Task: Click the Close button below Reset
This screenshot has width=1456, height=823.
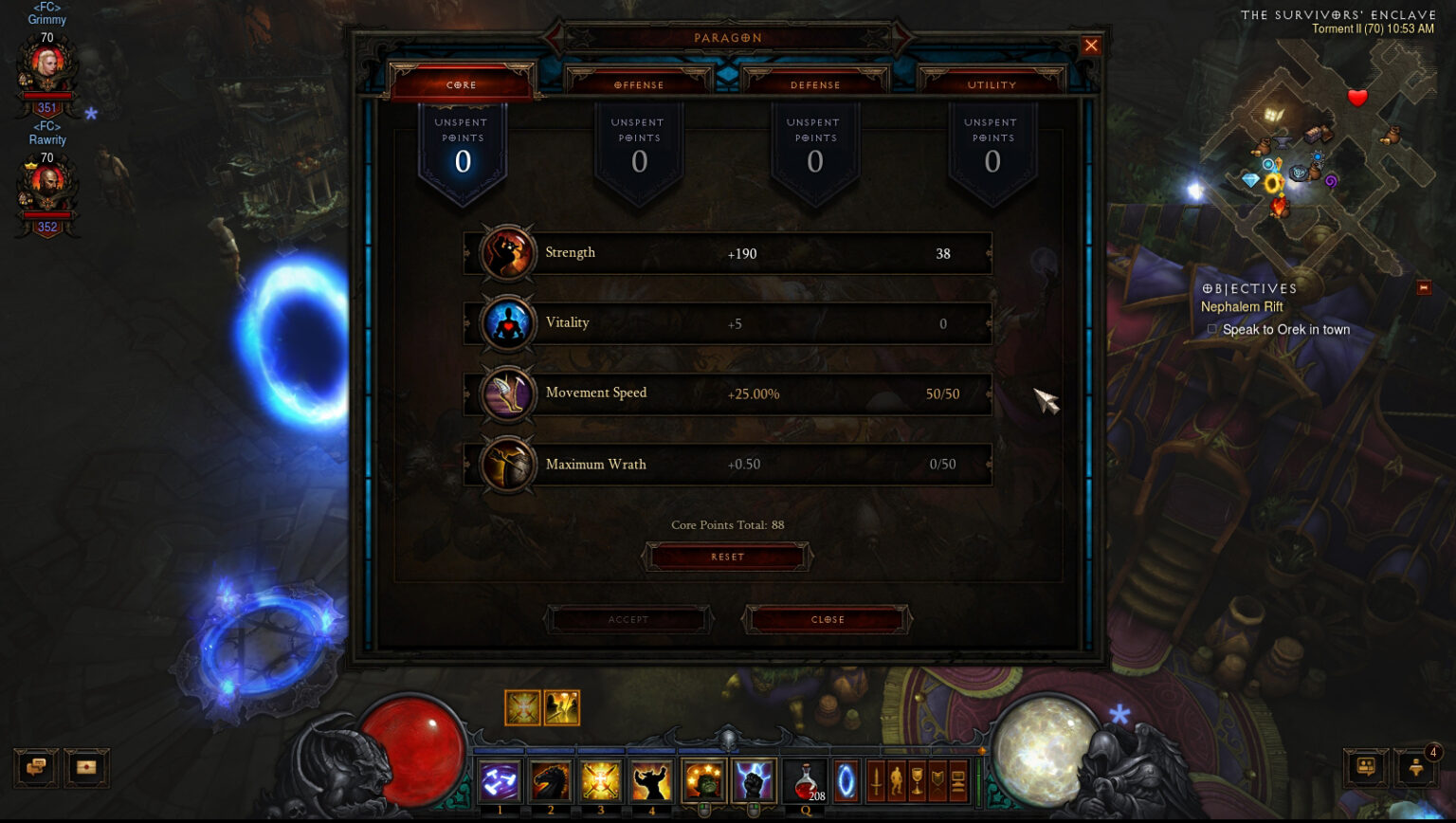Action: (827, 619)
